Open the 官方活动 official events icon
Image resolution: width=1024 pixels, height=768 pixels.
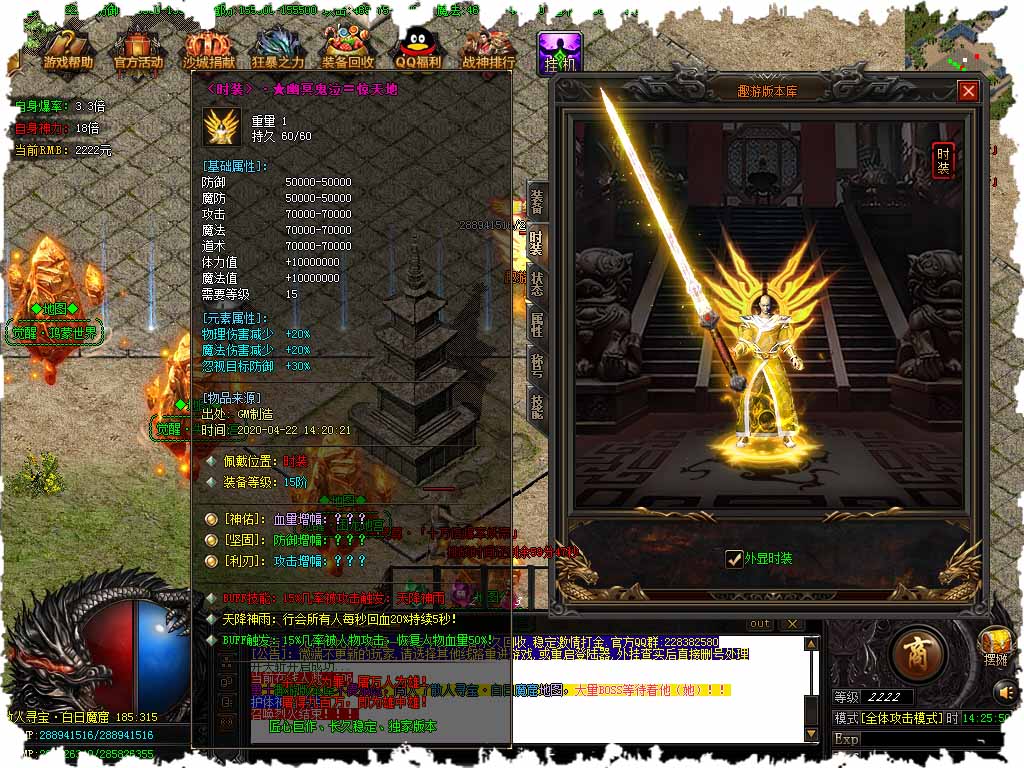[138, 47]
